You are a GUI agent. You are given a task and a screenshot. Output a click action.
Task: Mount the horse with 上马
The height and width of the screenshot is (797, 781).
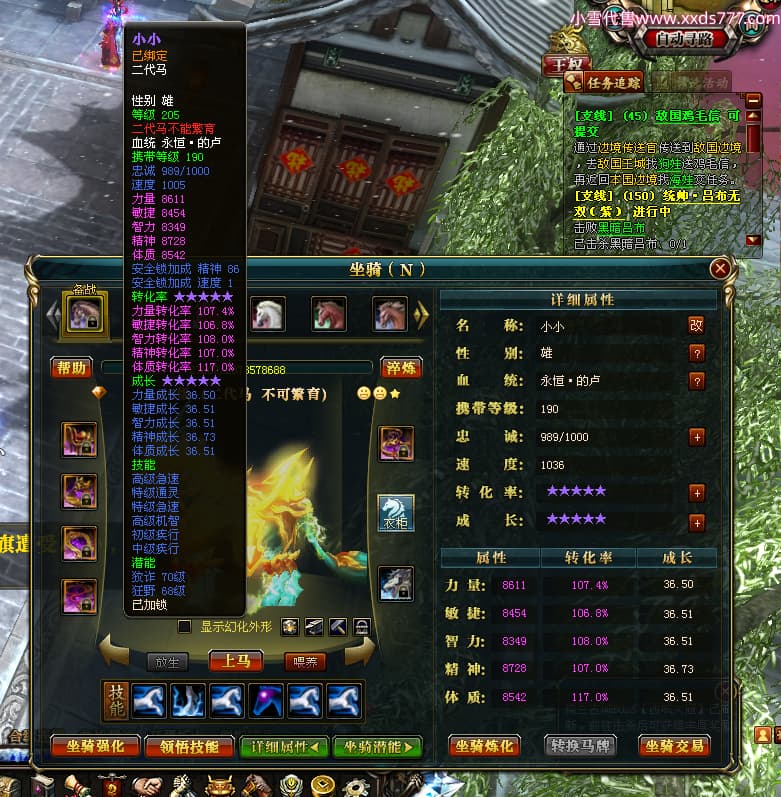235,661
